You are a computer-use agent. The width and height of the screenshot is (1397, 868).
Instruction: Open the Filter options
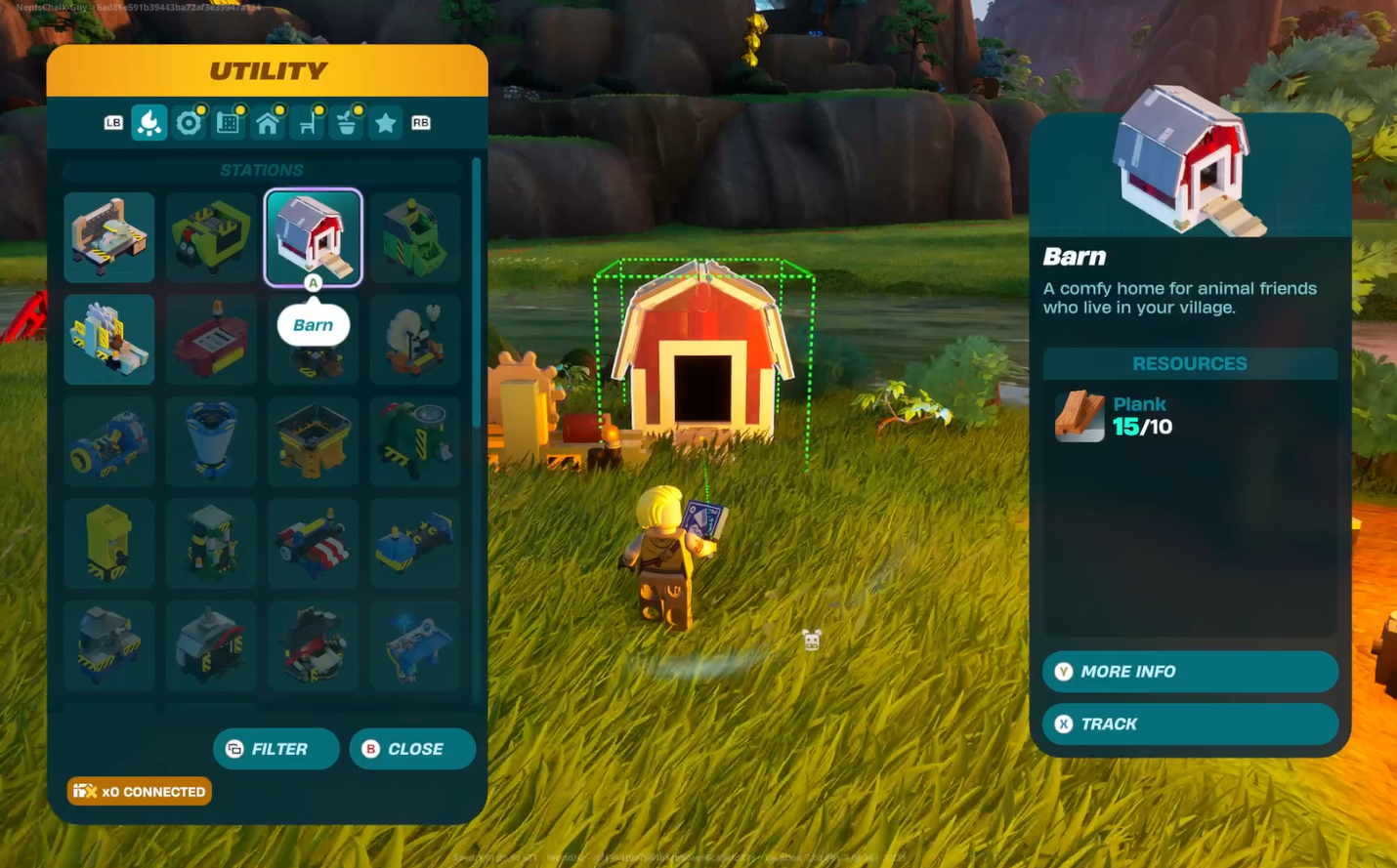coord(276,749)
